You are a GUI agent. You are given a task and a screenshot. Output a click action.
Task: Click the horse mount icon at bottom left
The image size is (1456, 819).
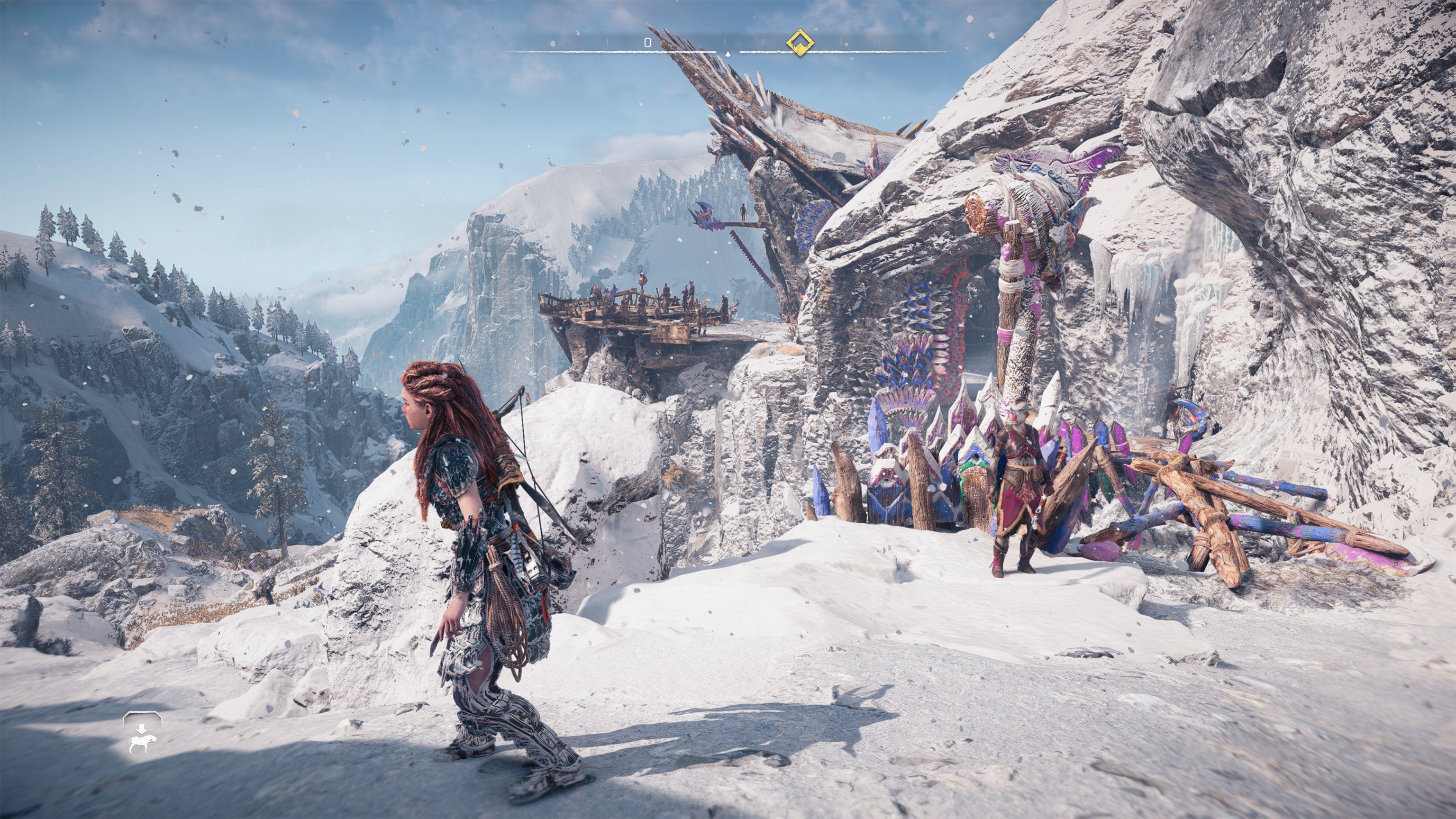143,745
